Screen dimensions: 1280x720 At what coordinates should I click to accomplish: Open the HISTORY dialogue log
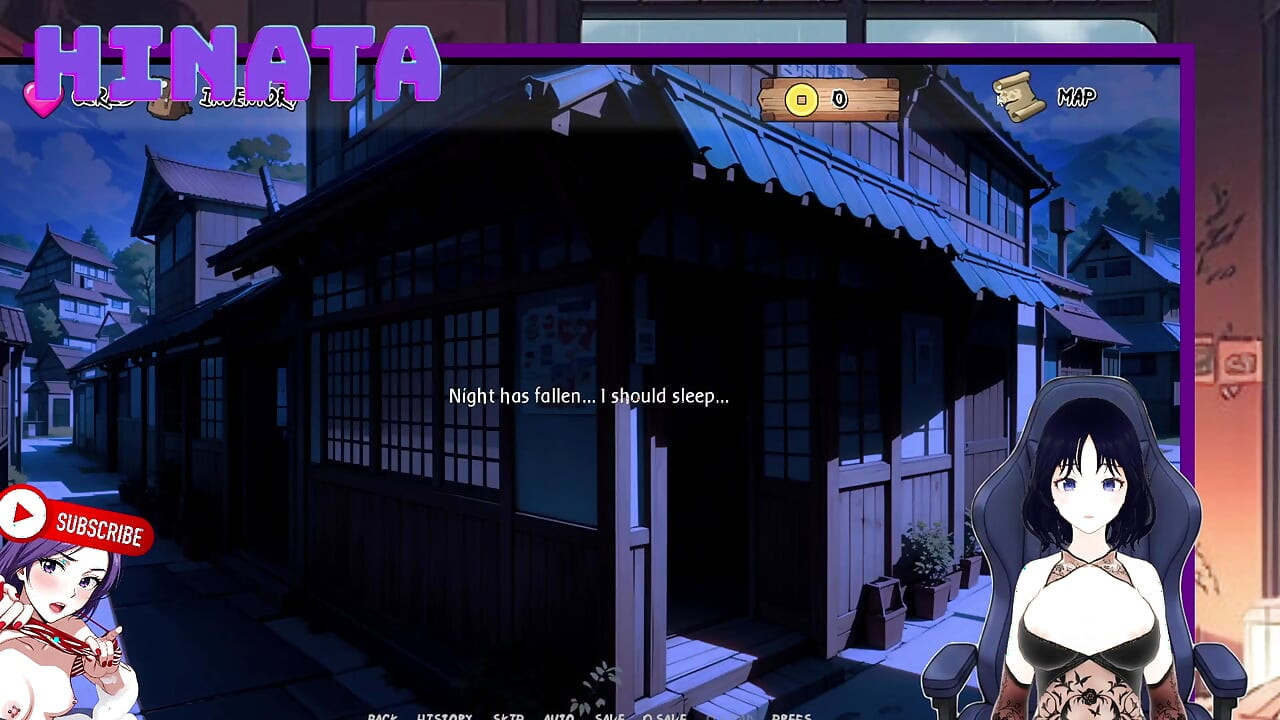coord(443,716)
